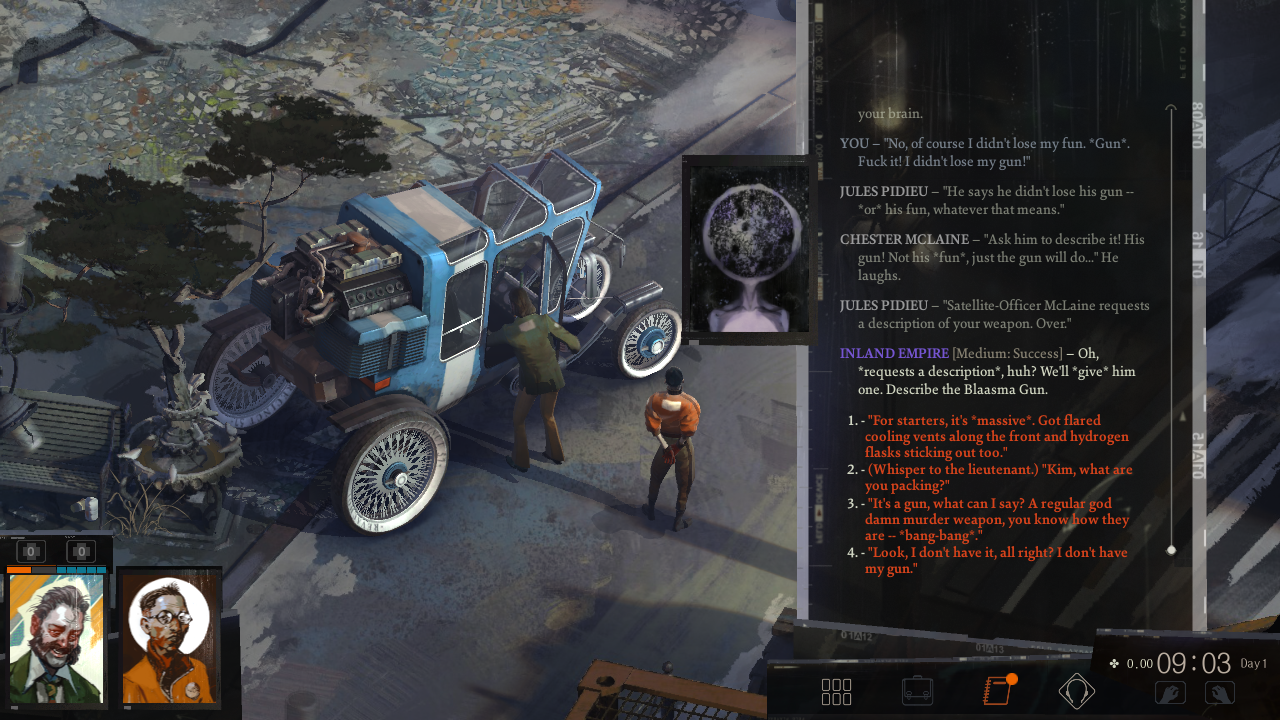1280x720 pixels.
Task: Answer "Look, I don't have it, all right?"
Action: click(997, 561)
